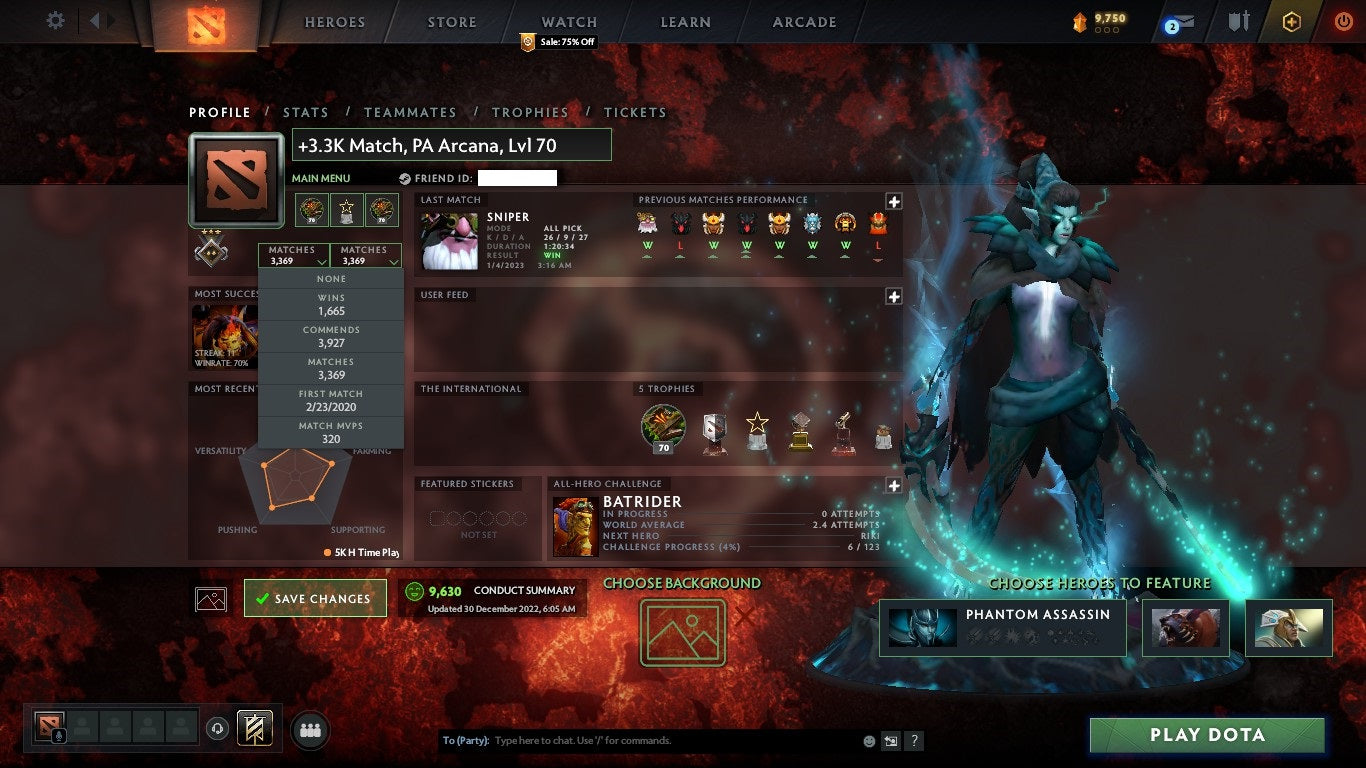This screenshot has width=1366, height=768.
Task: Click the SAVE CHANGES button
Action: pos(315,597)
